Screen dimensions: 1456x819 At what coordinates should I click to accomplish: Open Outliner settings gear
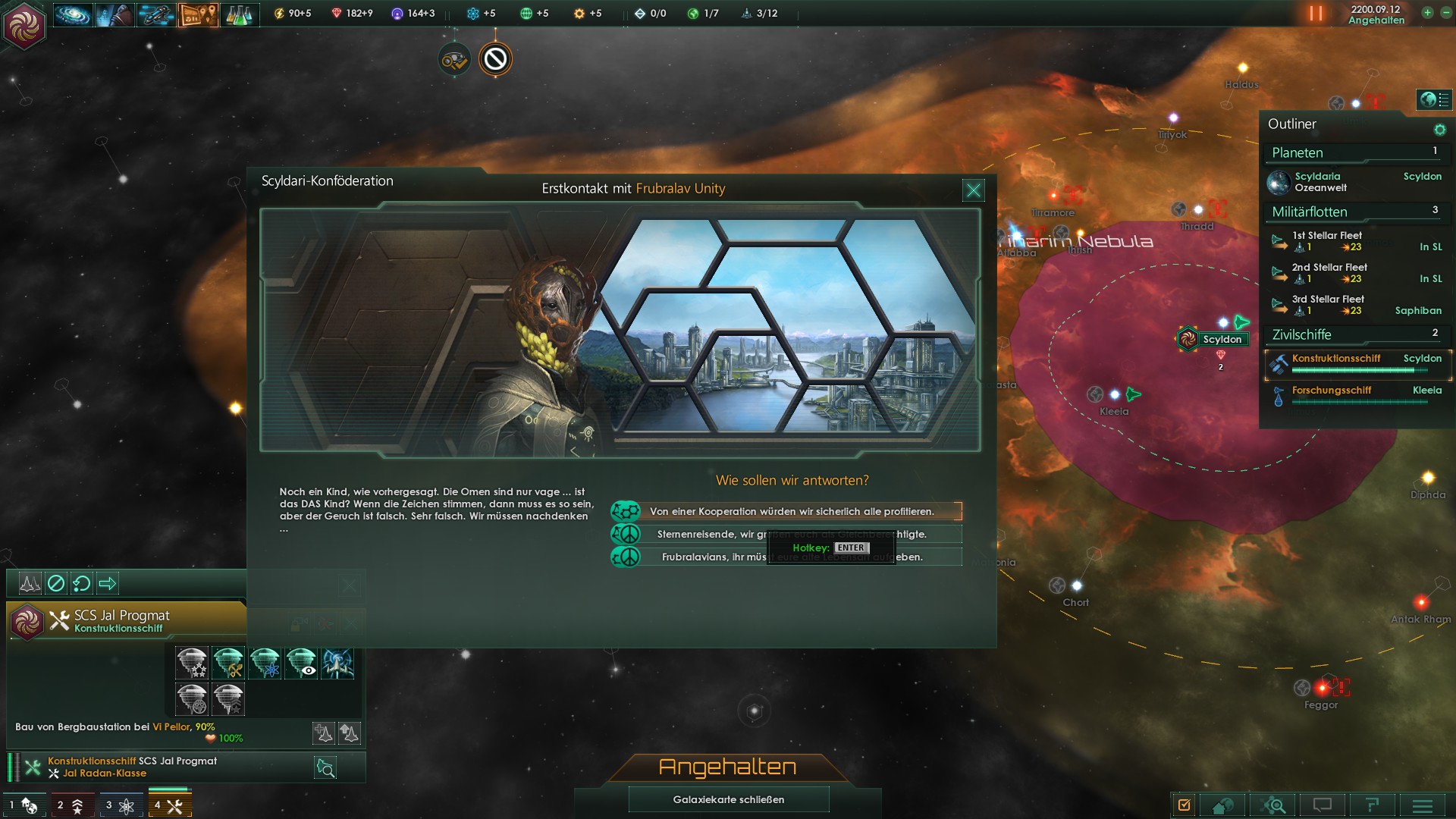[x=1439, y=130]
